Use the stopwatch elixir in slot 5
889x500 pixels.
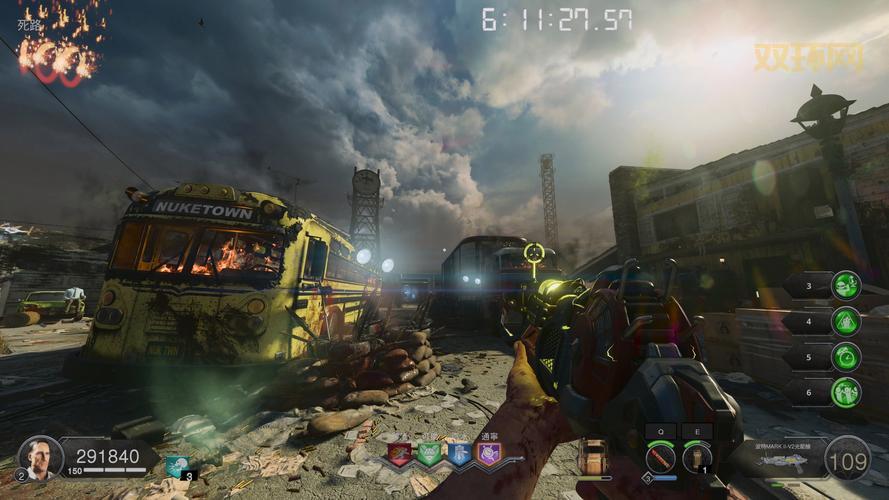pyautogui.click(x=846, y=357)
